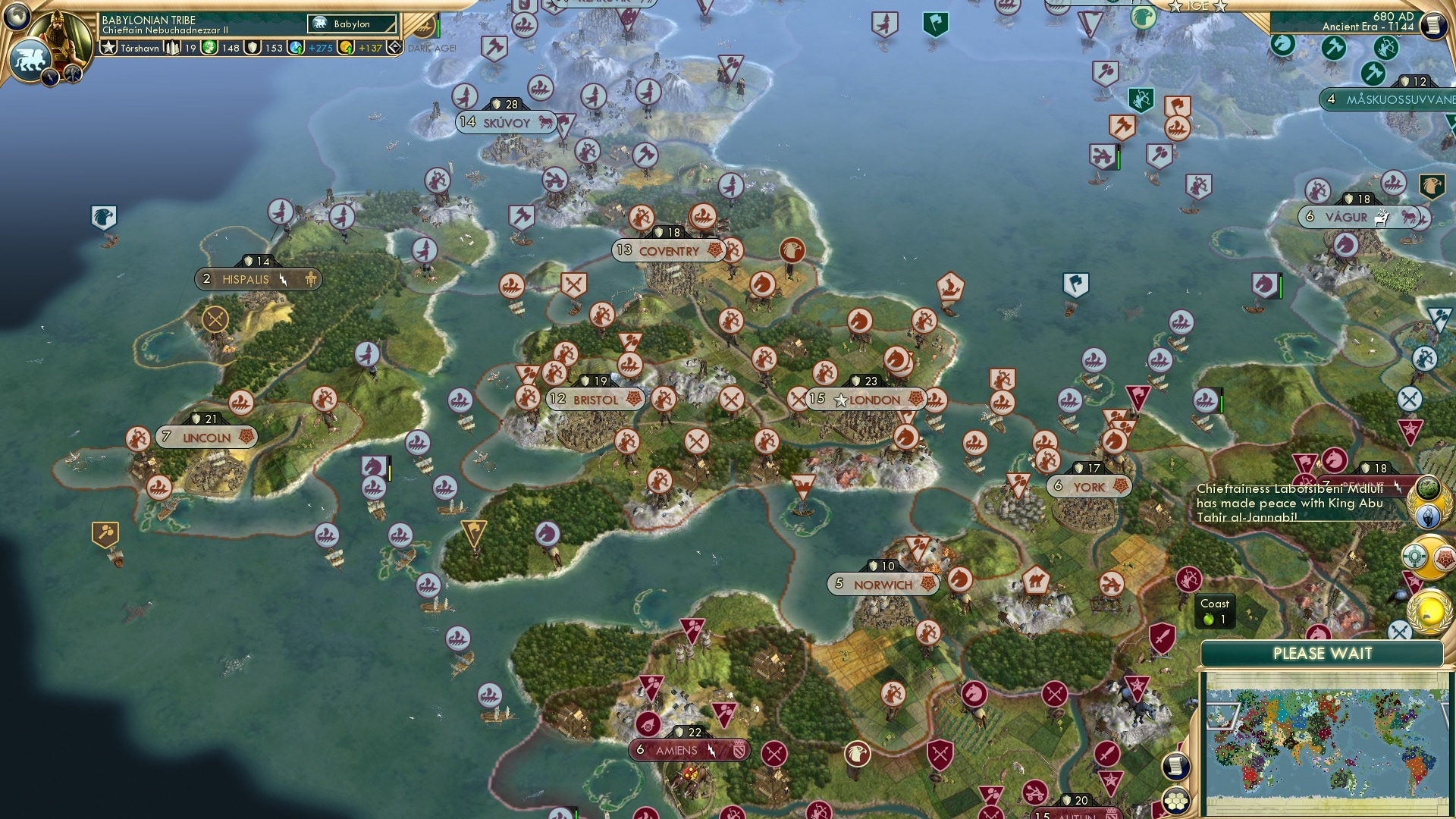Viewport: 1456px width, 819px height.
Task: Click the Great Scientist lightbulb notification
Action: (1429, 516)
